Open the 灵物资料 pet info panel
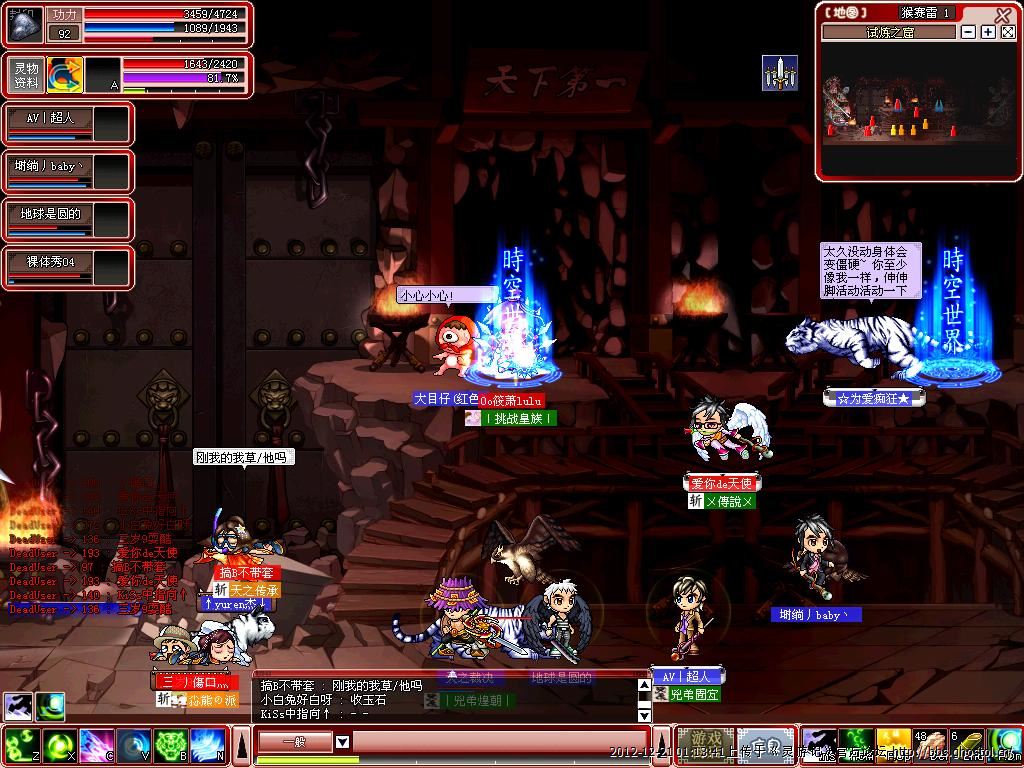This screenshot has height=768, width=1024. click(26, 75)
